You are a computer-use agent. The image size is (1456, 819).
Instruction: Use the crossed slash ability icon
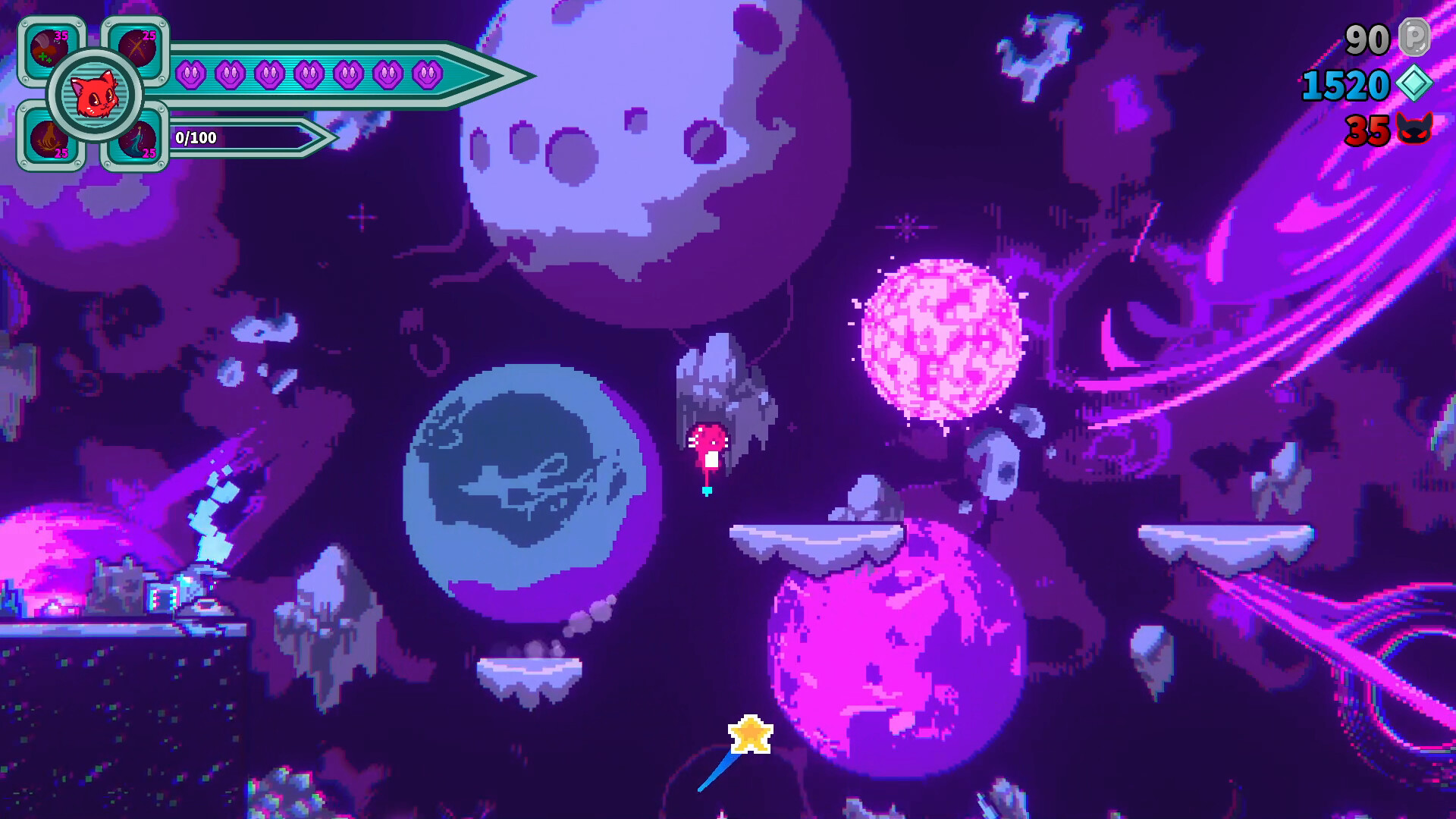tap(137, 47)
